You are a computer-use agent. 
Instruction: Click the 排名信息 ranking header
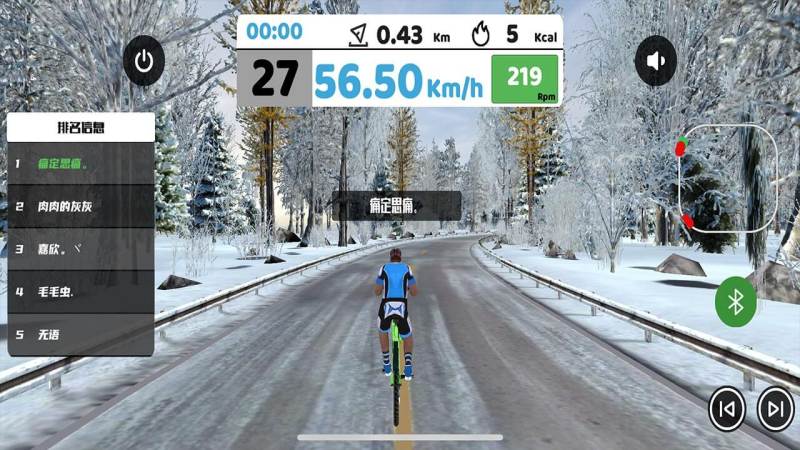[x=81, y=127]
